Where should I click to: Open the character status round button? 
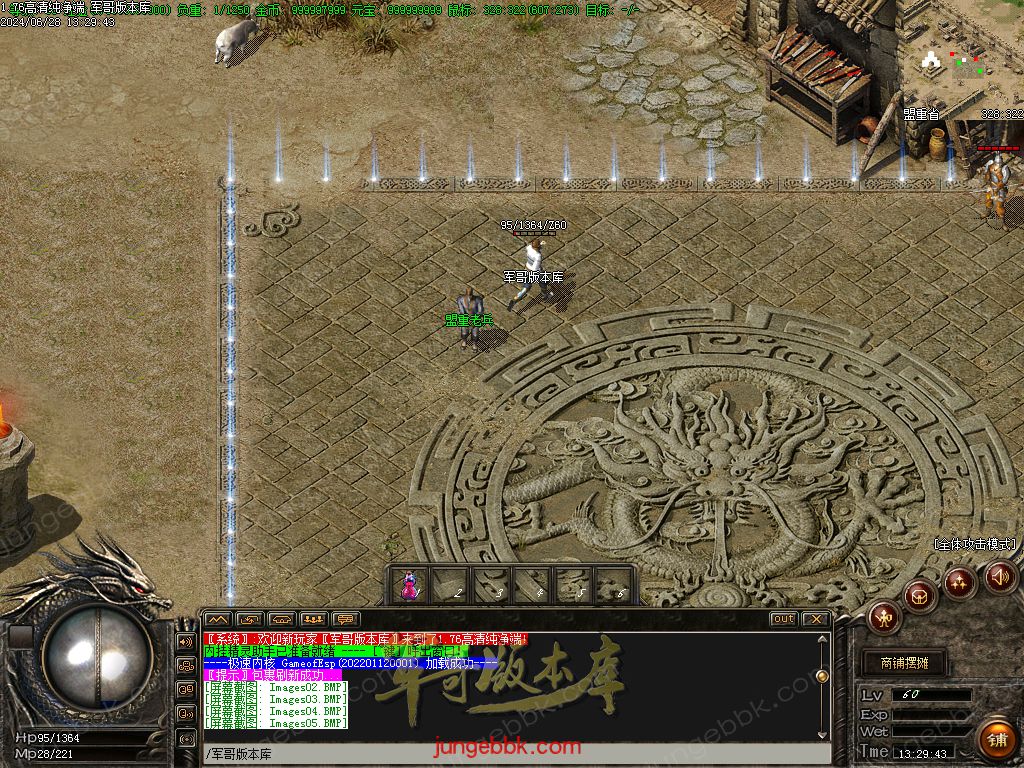[x=885, y=618]
